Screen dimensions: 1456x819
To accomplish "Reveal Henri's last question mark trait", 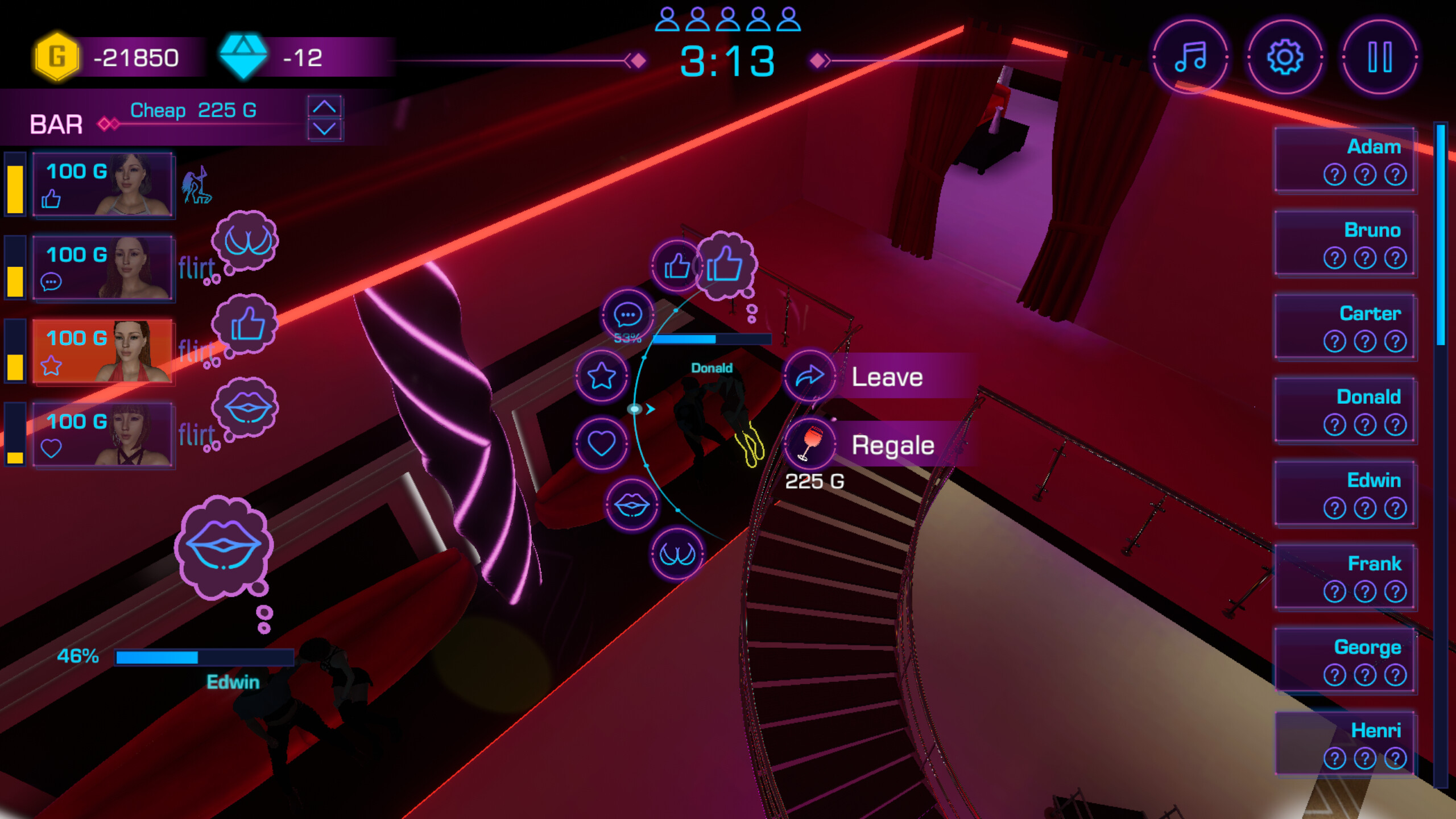I will pyautogui.click(x=1395, y=758).
